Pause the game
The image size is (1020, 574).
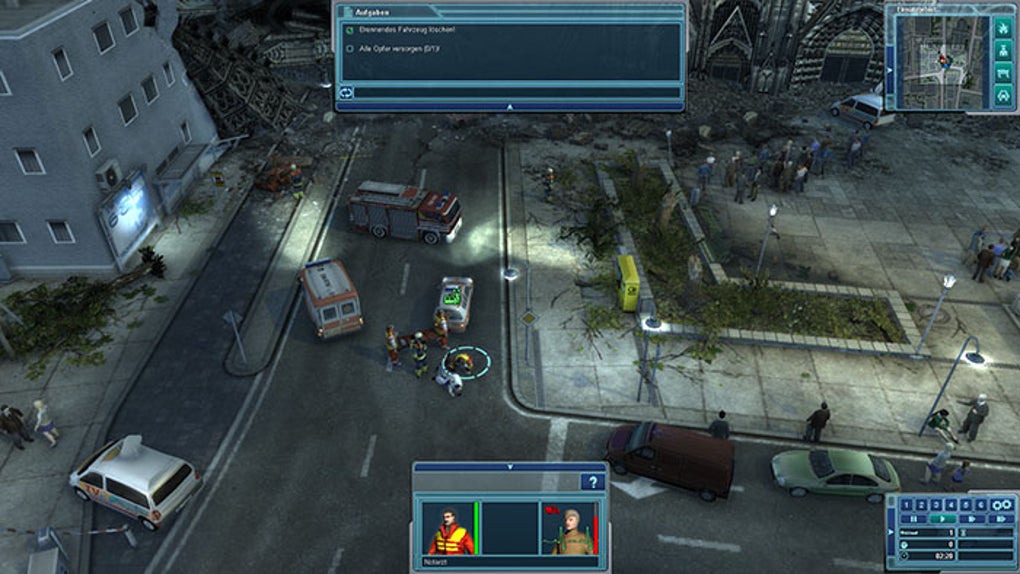[x=911, y=519]
